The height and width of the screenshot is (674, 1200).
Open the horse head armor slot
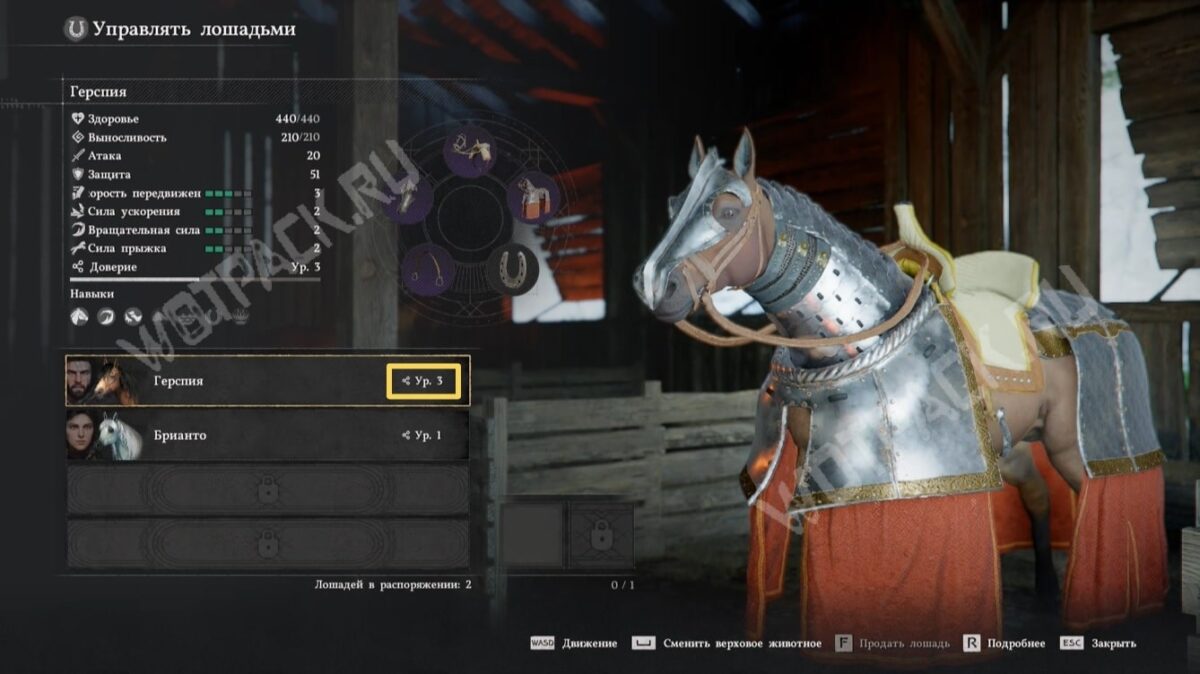click(x=408, y=196)
